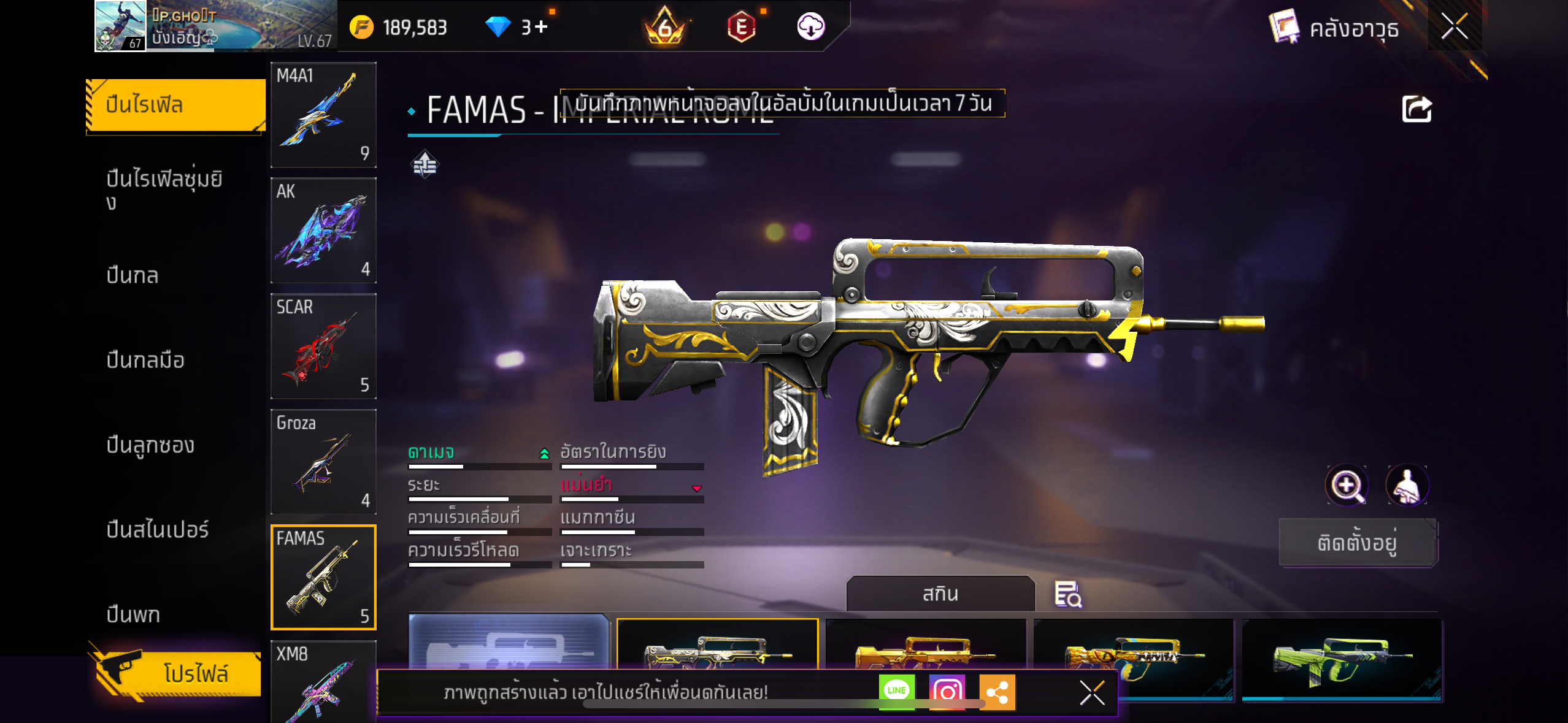Viewport: 1568px width, 723px height.
Task: Close the weapon armory screen
Action: [x=1454, y=26]
